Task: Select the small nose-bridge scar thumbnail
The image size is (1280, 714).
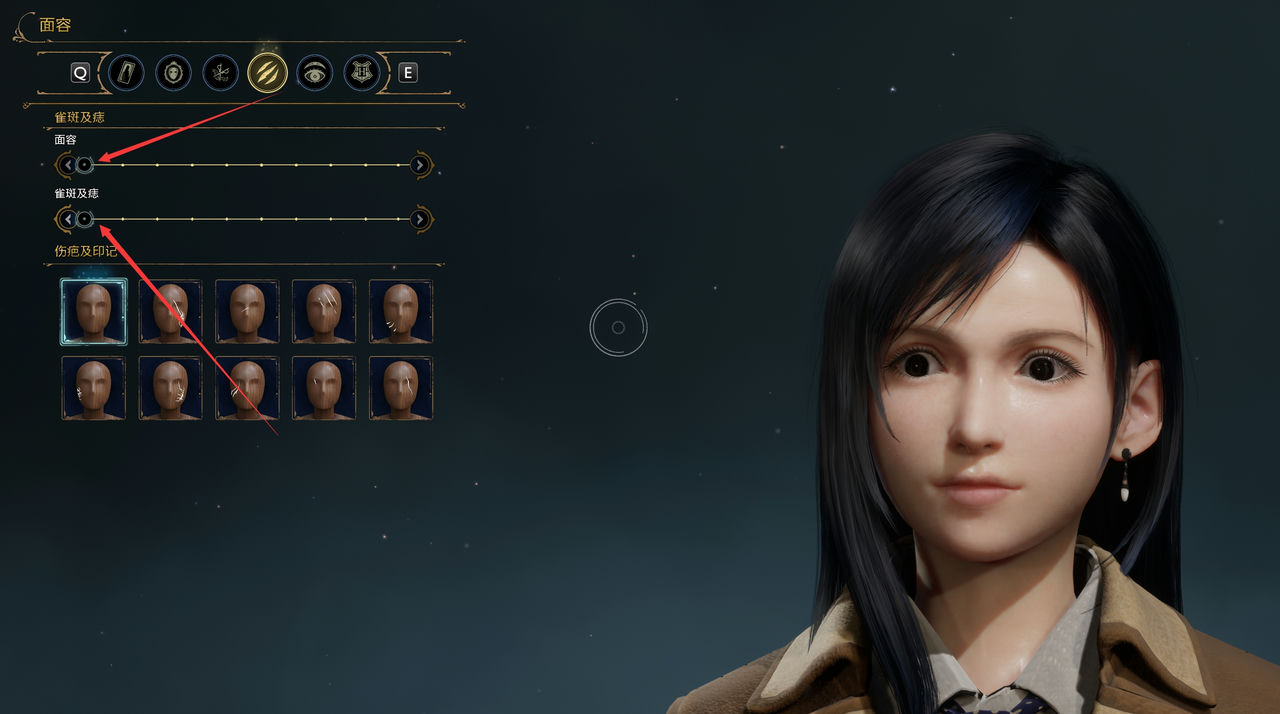Action: (x=247, y=311)
